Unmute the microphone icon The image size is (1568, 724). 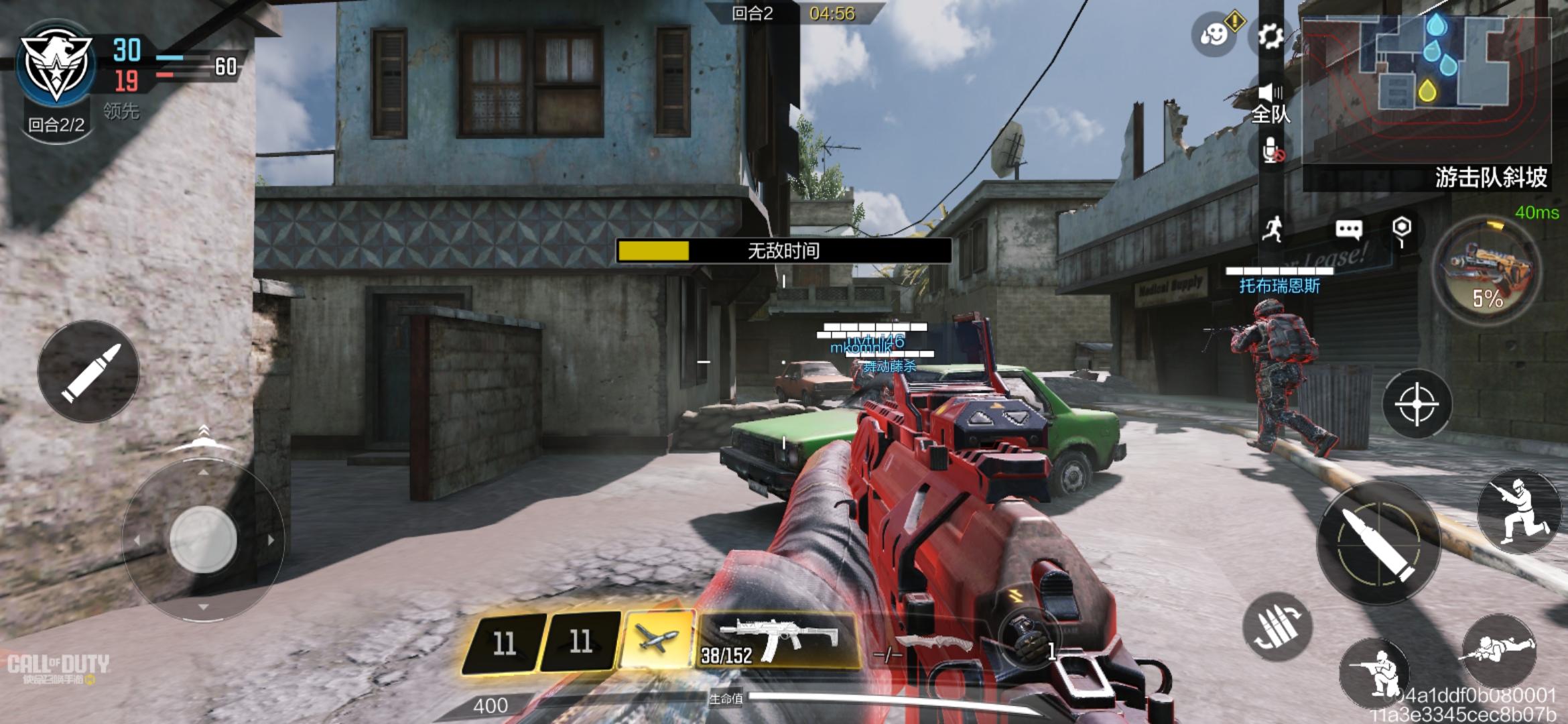(x=1271, y=152)
